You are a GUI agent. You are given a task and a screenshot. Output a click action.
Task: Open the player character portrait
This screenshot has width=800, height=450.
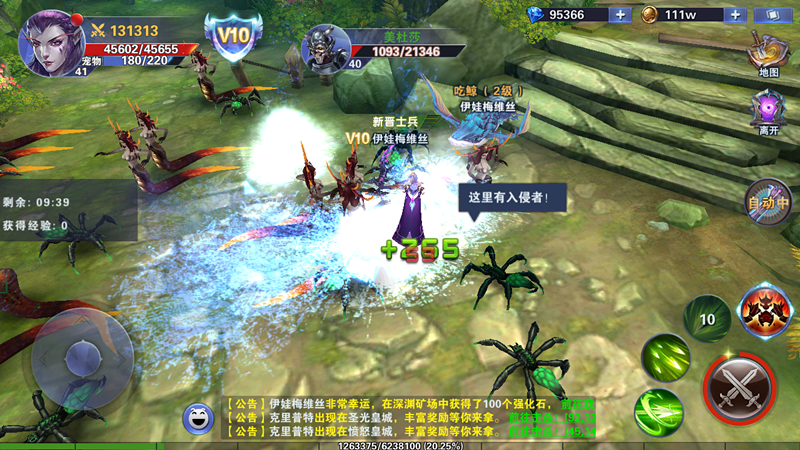pyautogui.click(x=51, y=42)
